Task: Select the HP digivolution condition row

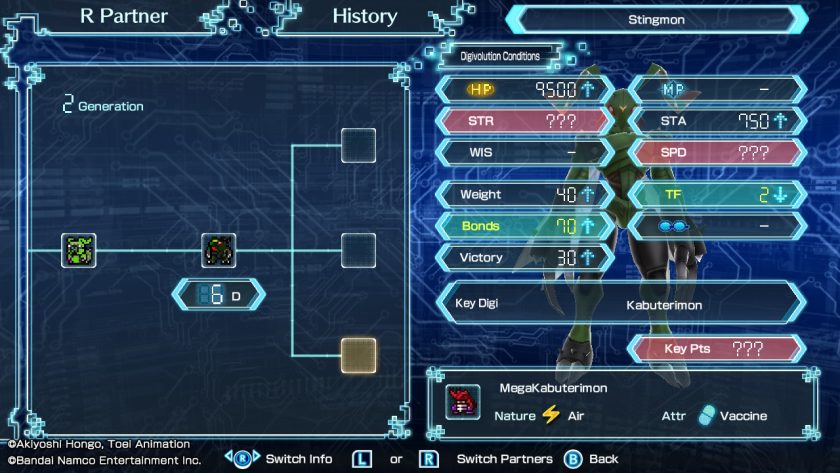Action: 523,90
